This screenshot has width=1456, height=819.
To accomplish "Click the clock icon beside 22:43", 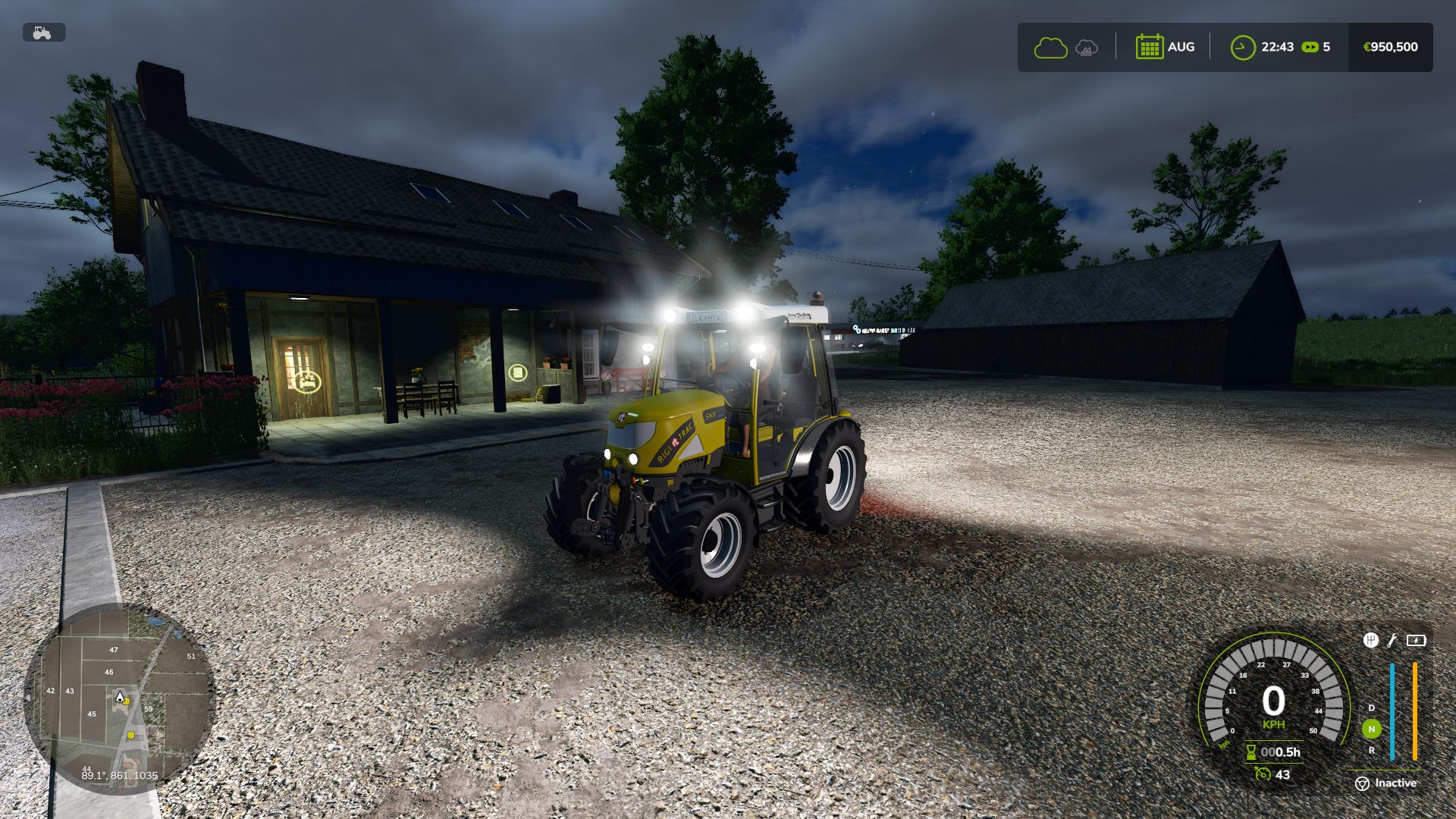I will click(x=1242, y=47).
